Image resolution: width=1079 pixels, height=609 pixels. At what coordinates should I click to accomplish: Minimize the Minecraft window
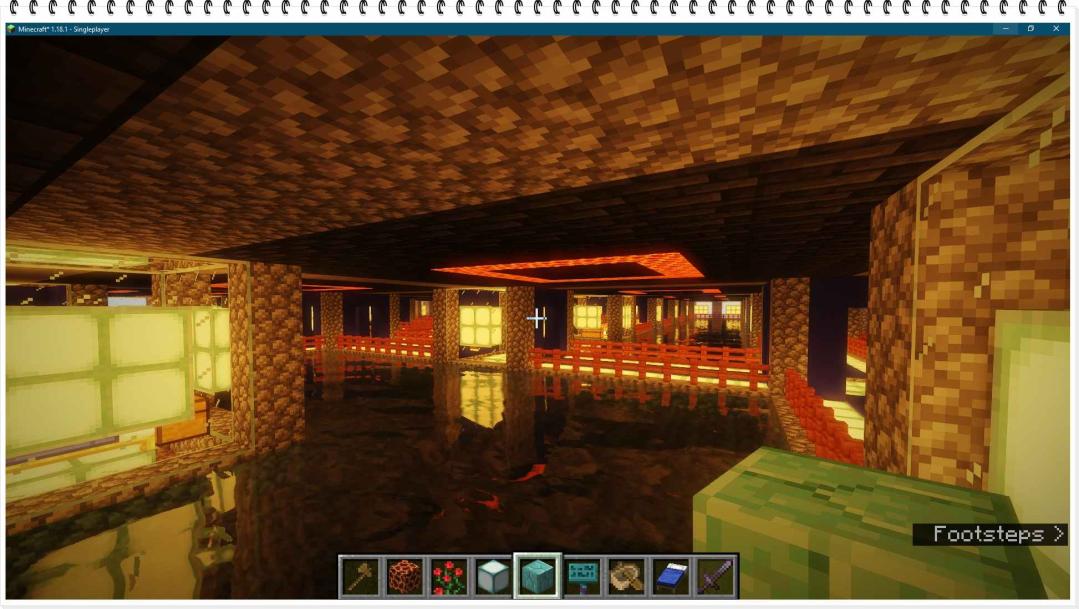(x=1006, y=29)
